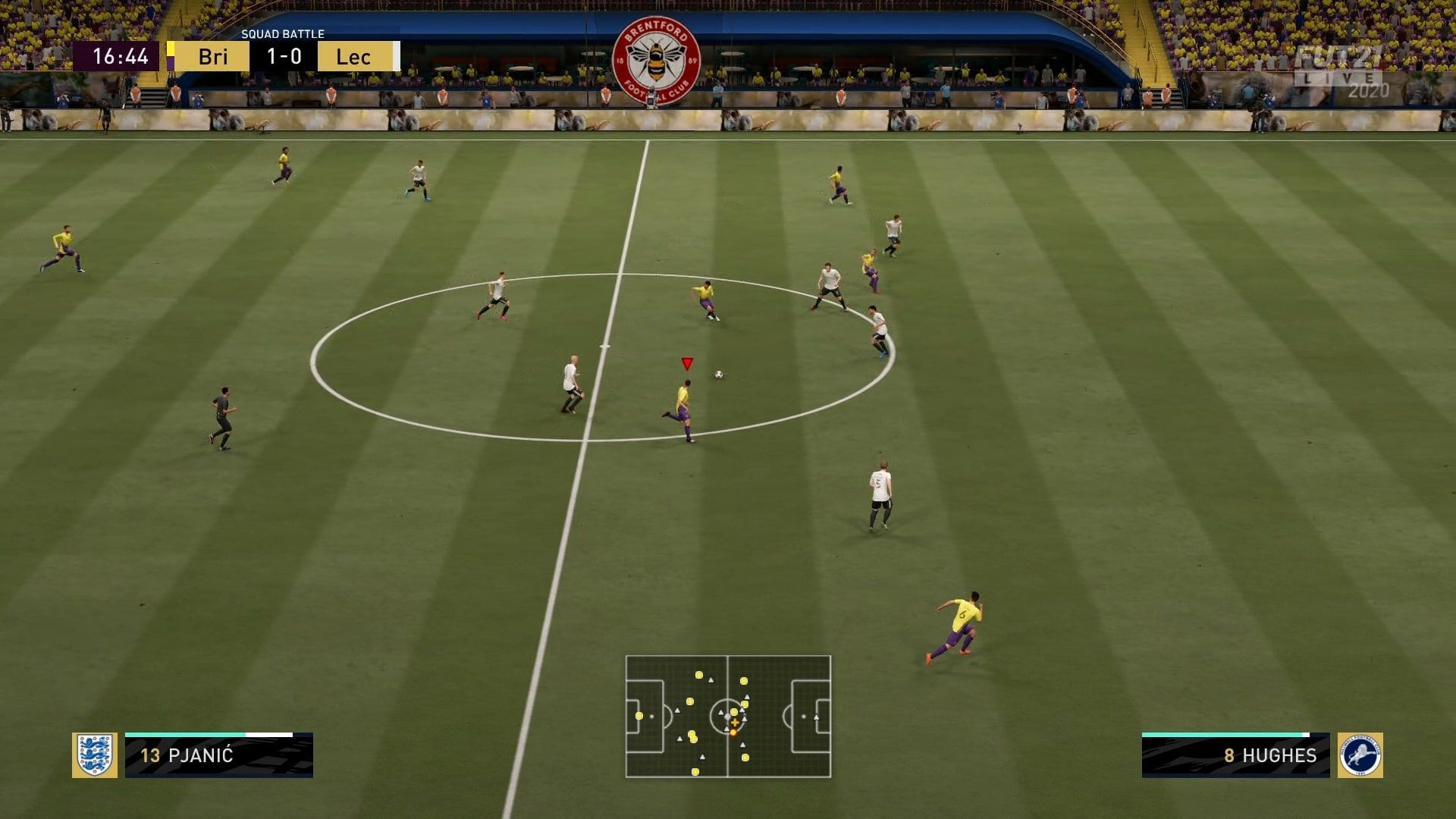The image size is (1456, 819).
Task: Click the red arrow indicator above the ball
Action: tap(688, 365)
